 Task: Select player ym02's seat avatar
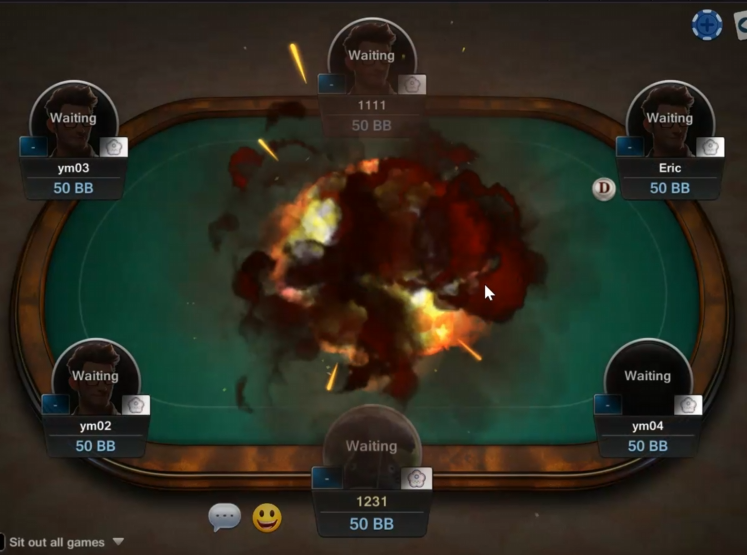pos(95,378)
